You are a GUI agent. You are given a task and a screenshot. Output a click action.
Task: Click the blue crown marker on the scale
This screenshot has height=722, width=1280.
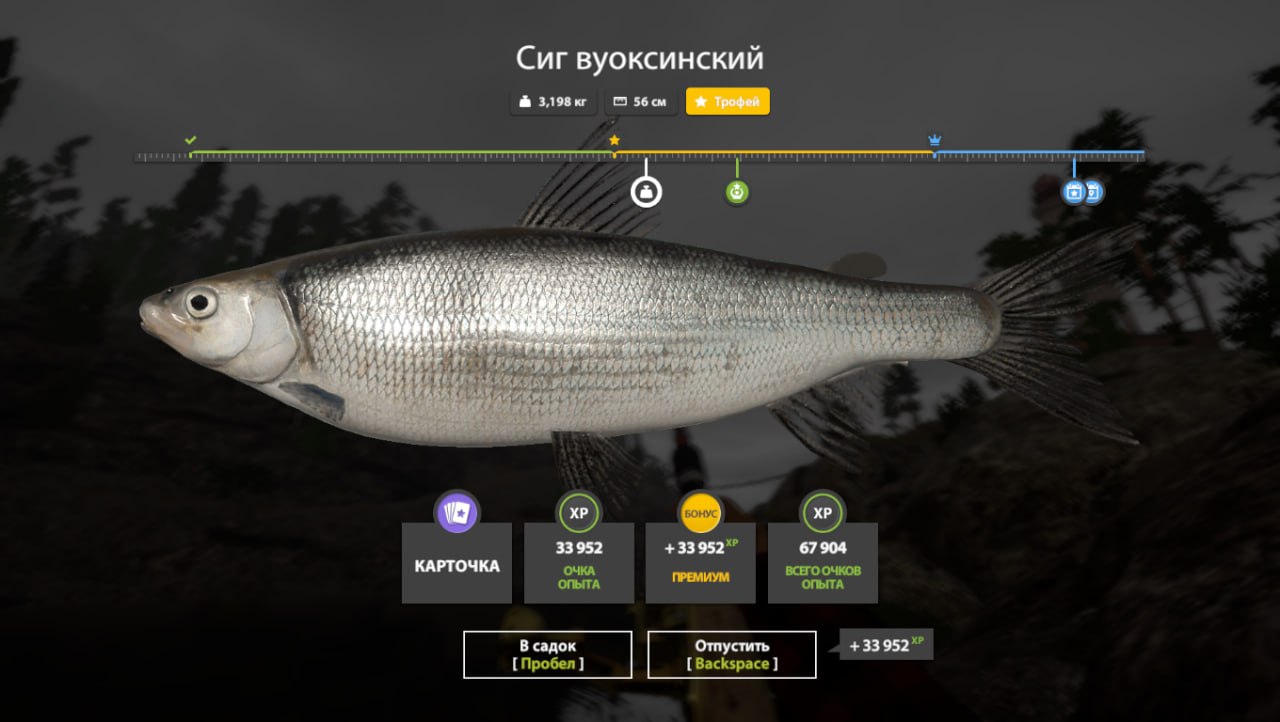click(x=933, y=140)
